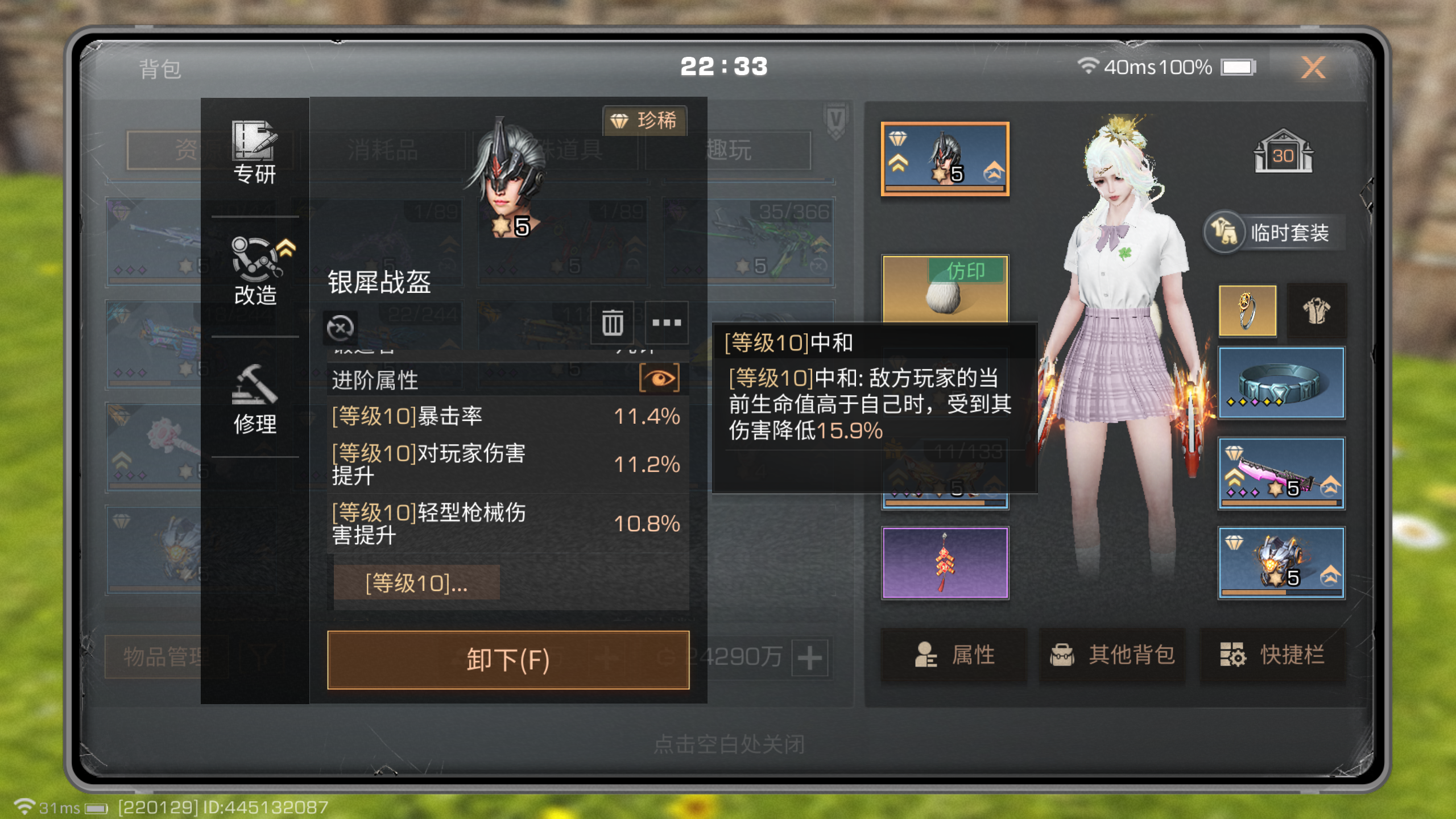
Task: Expand the [等级10]... attributes entry
Action: 417,582
